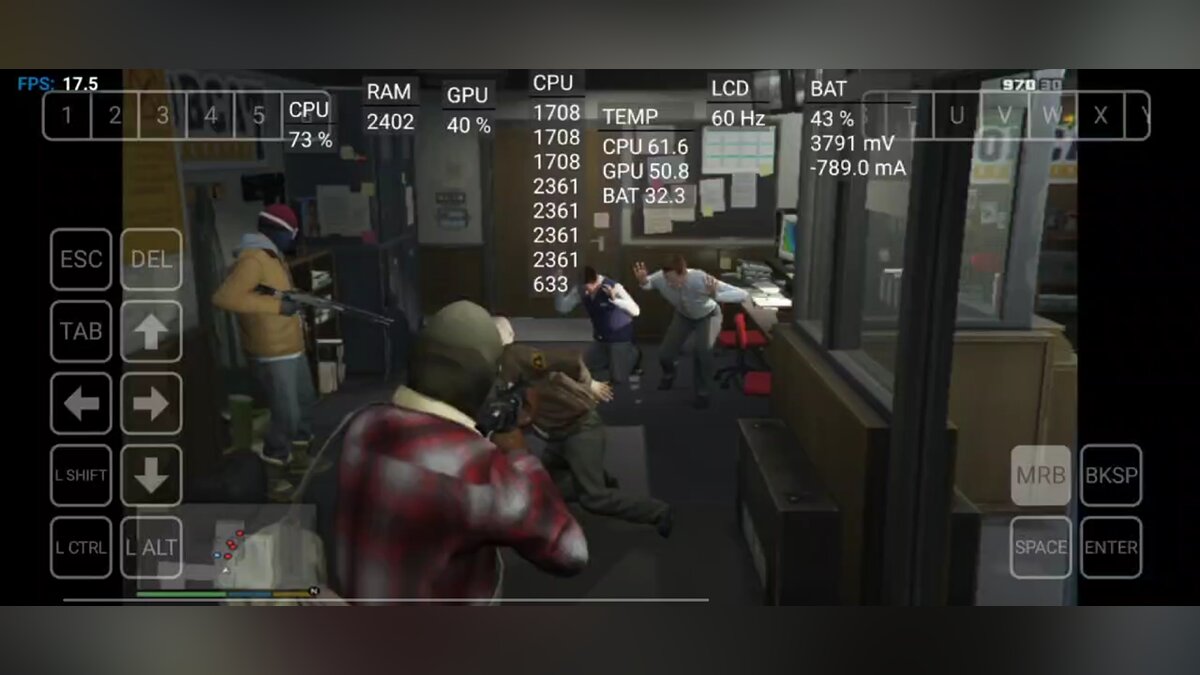Tap the right arrow key
This screenshot has width=1200, height=675.
(151, 404)
